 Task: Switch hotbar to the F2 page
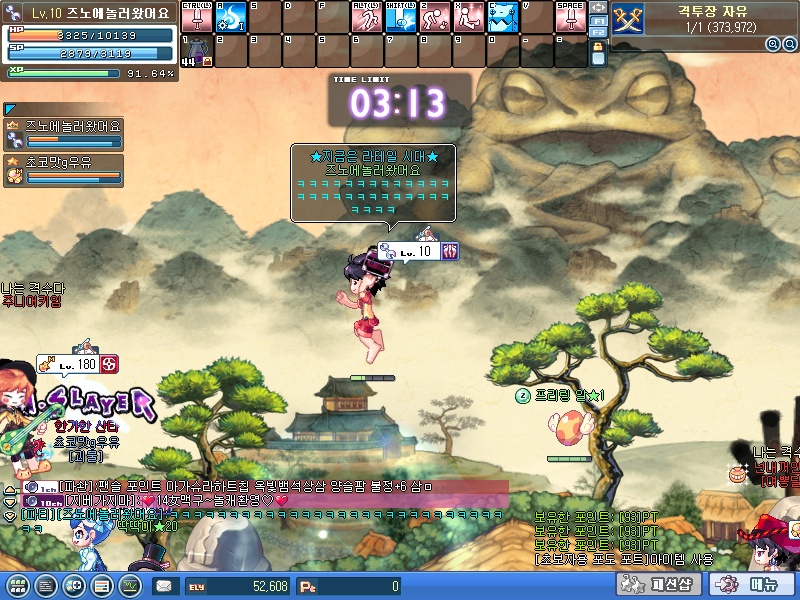[598, 33]
